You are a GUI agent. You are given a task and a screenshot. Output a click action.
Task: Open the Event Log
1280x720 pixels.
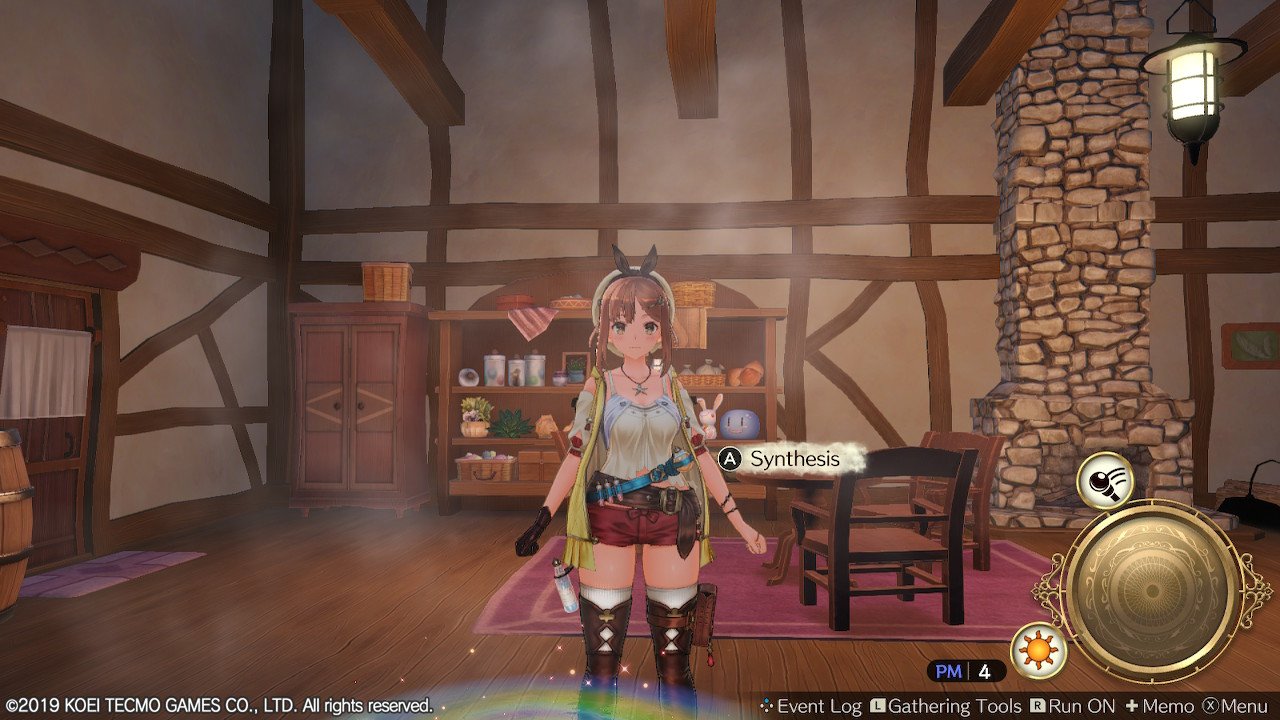[x=810, y=706]
